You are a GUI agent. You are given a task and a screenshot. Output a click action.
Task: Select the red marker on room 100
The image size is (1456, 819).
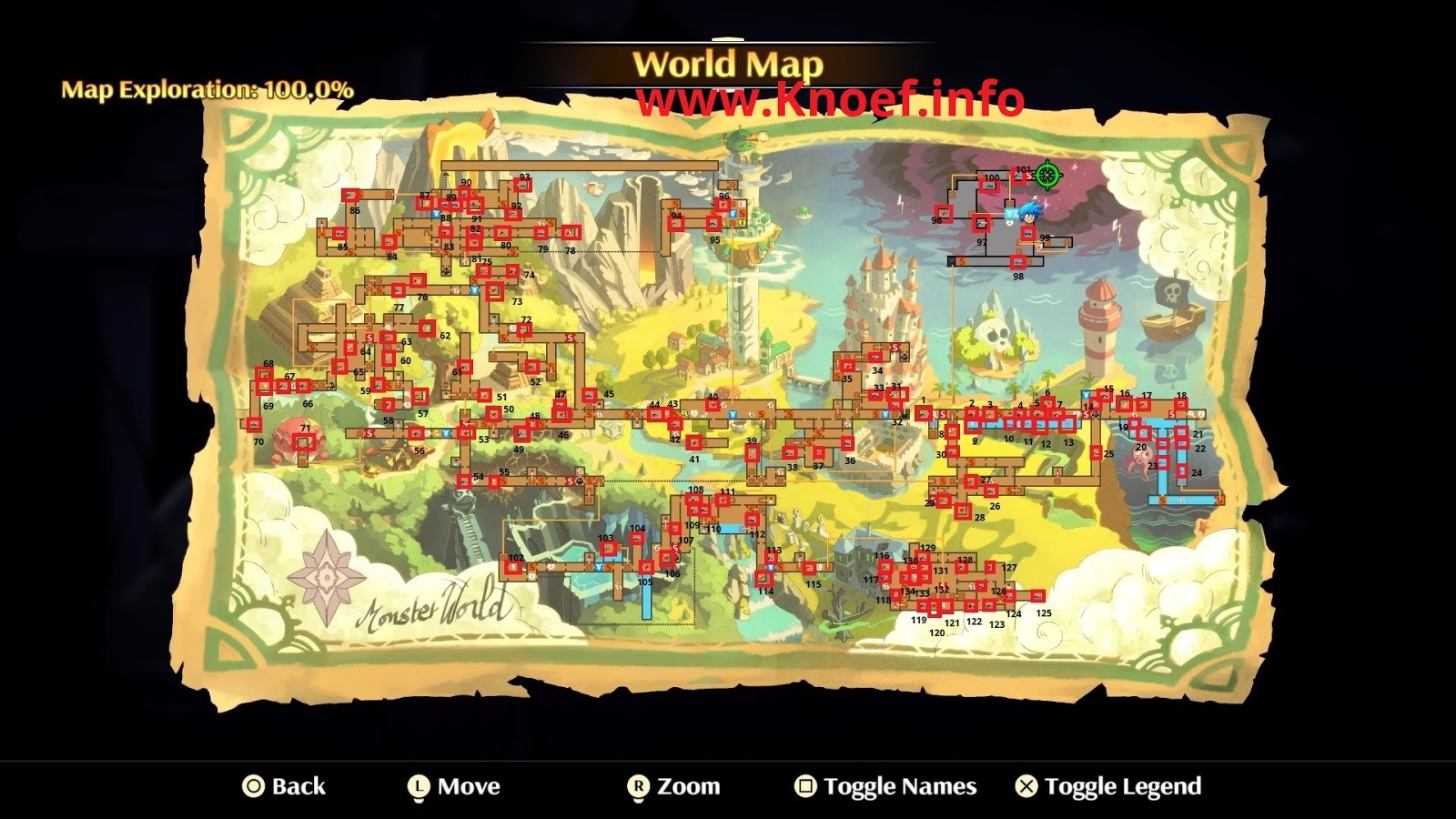(990, 186)
